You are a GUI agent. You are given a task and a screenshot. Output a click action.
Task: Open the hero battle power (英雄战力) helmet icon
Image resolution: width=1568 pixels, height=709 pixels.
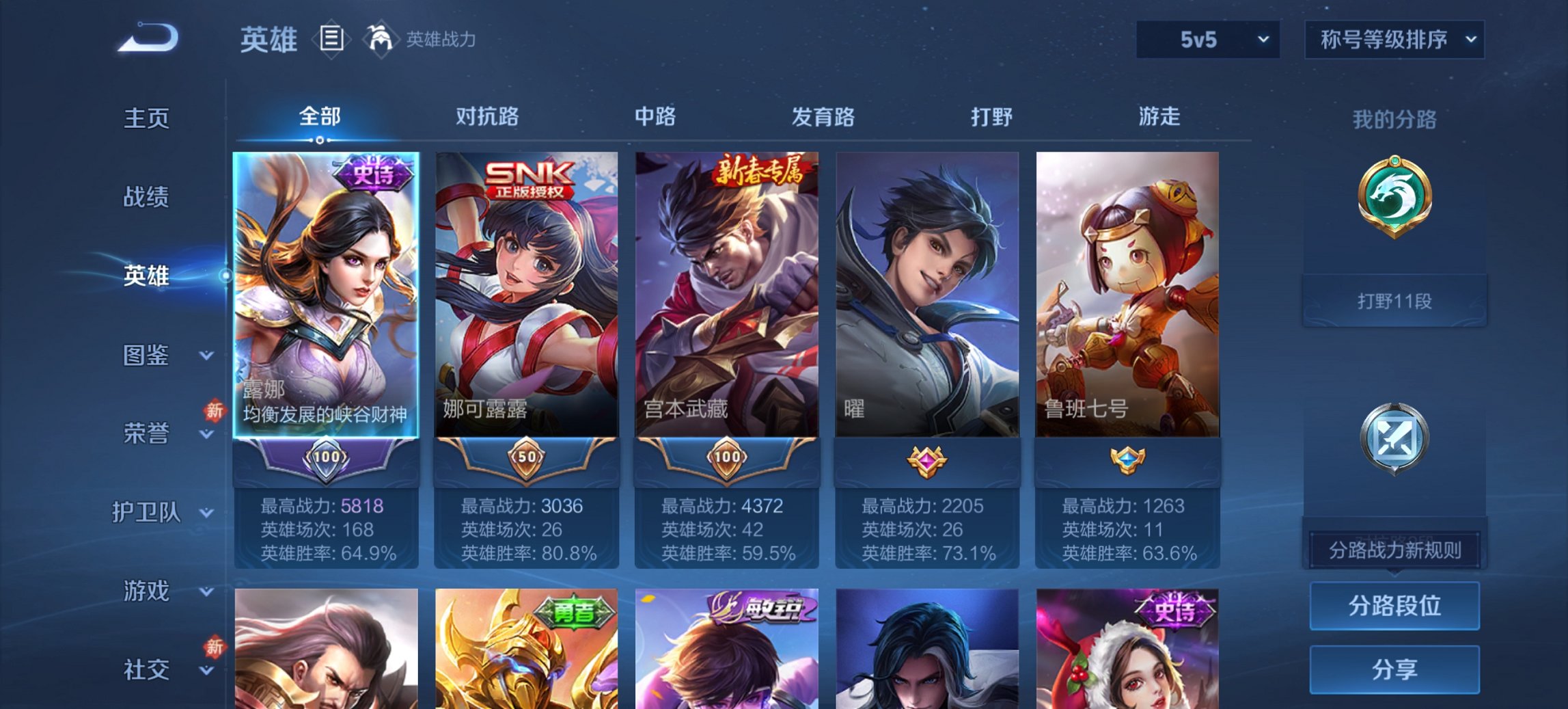381,40
